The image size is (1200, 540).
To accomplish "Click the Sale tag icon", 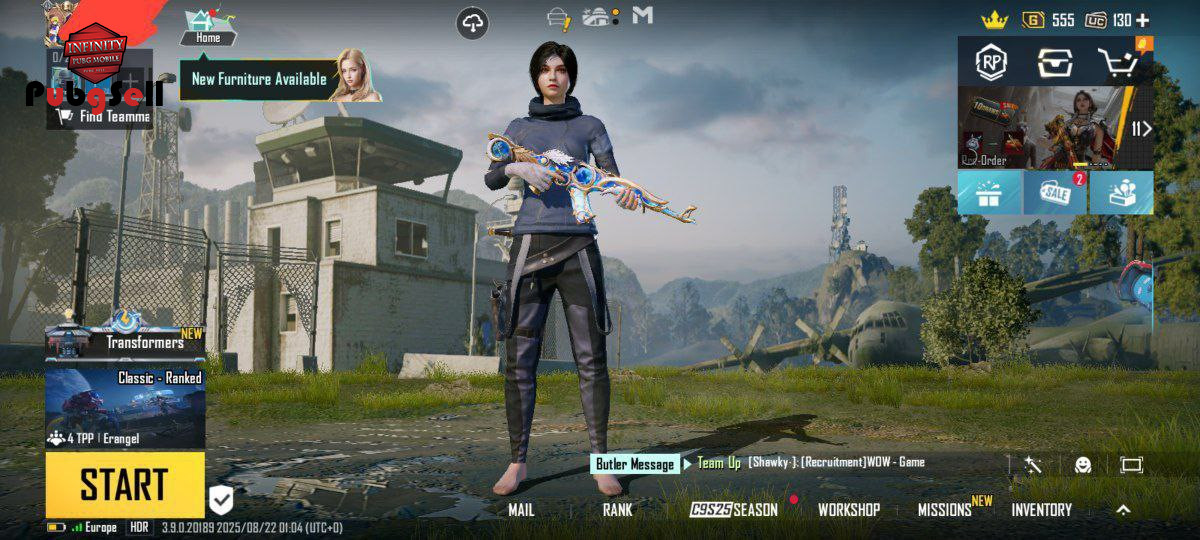I will (1055, 193).
